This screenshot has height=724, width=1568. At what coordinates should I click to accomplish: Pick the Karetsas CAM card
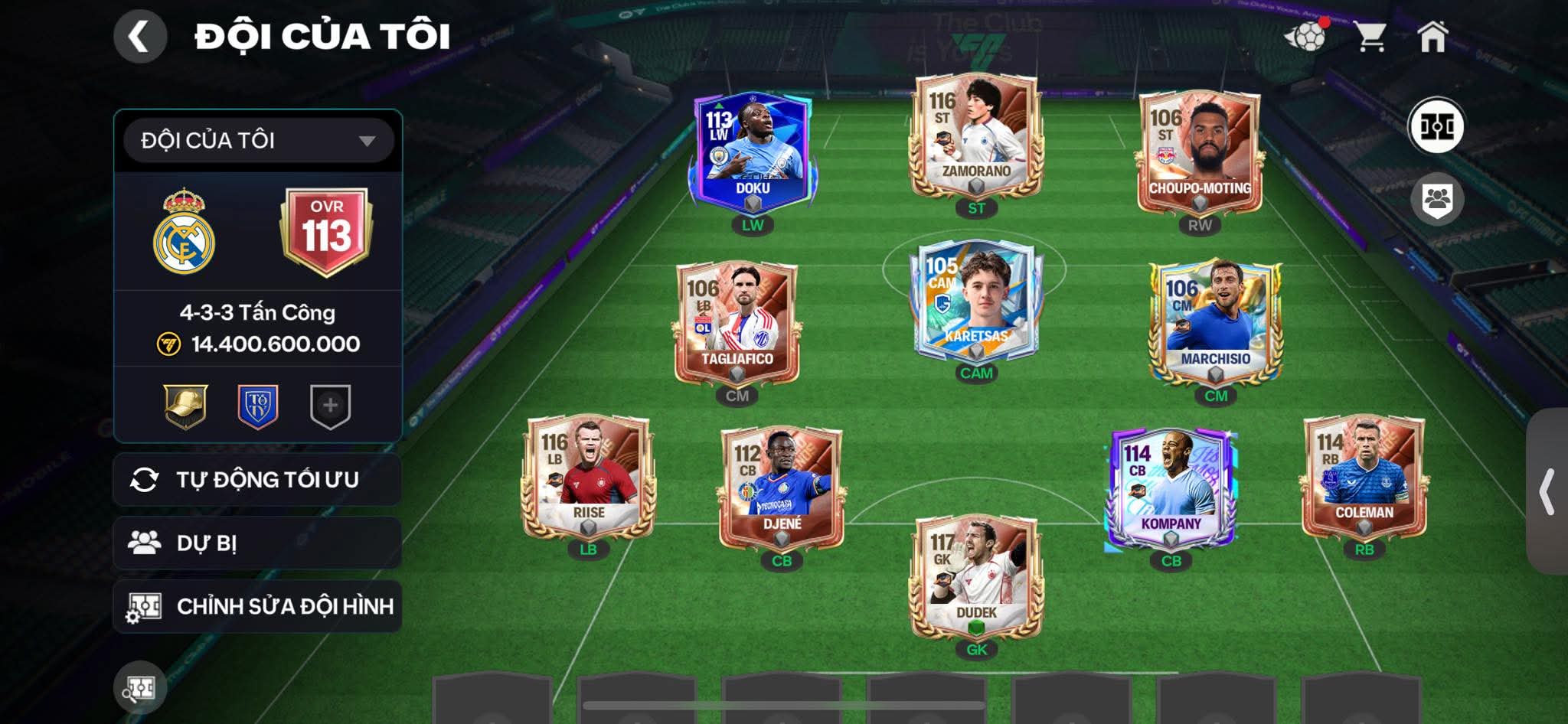coord(975,302)
